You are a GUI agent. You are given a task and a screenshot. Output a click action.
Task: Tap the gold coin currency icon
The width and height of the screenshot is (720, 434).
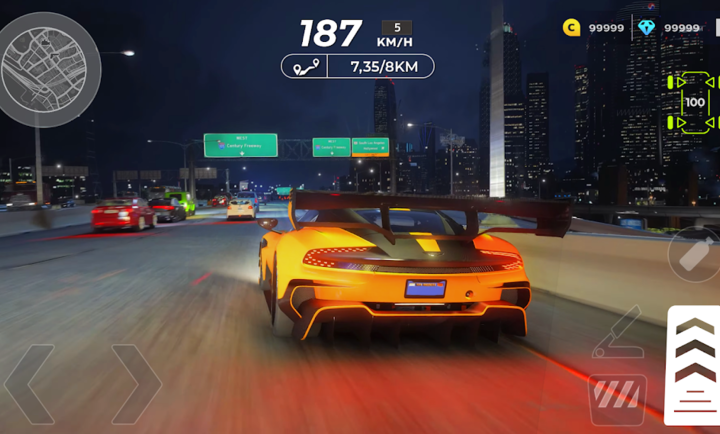[x=572, y=28]
